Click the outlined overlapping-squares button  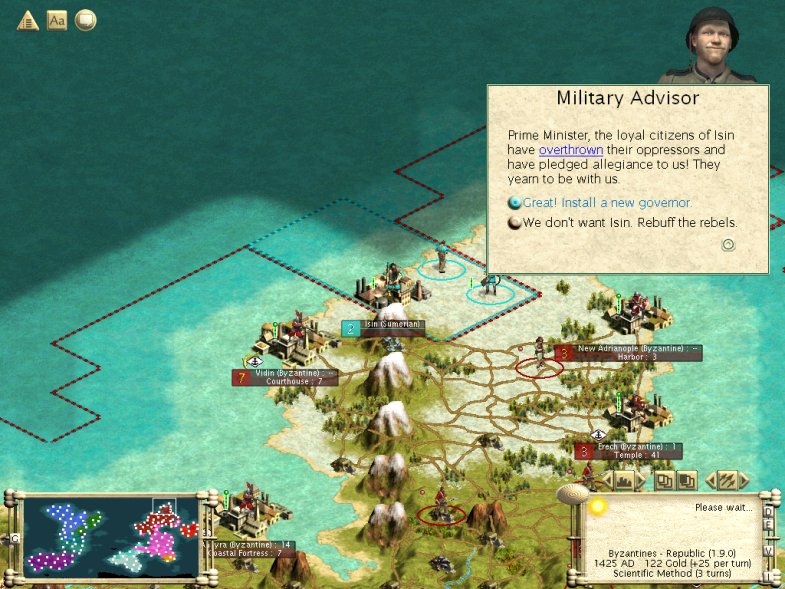[665, 481]
